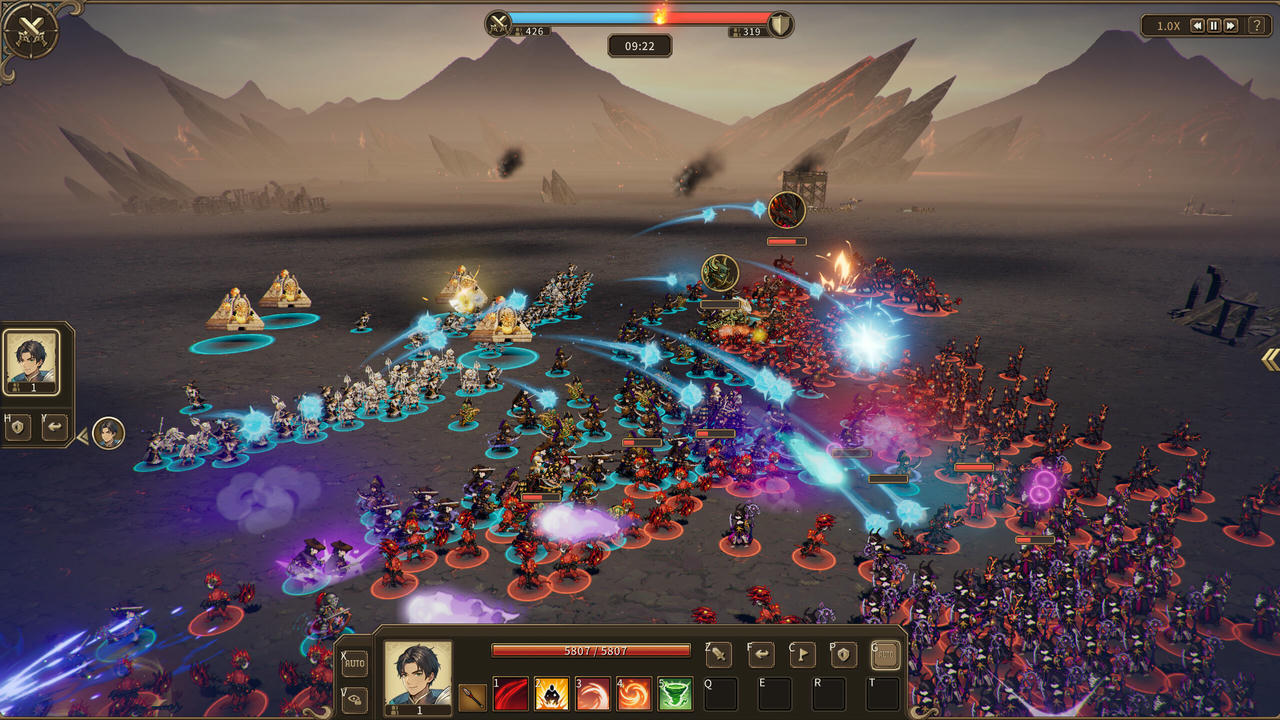Pause the battle
The height and width of the screenshot is (720, 1280).
[x=1213, y=26]
